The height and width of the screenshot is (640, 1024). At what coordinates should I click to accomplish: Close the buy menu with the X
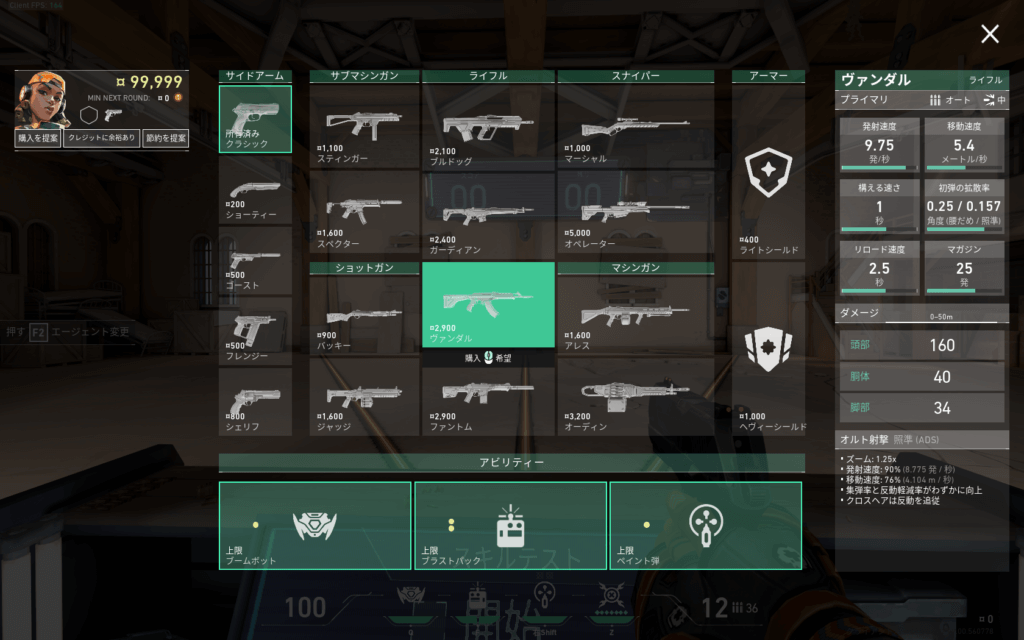point(989,35)
